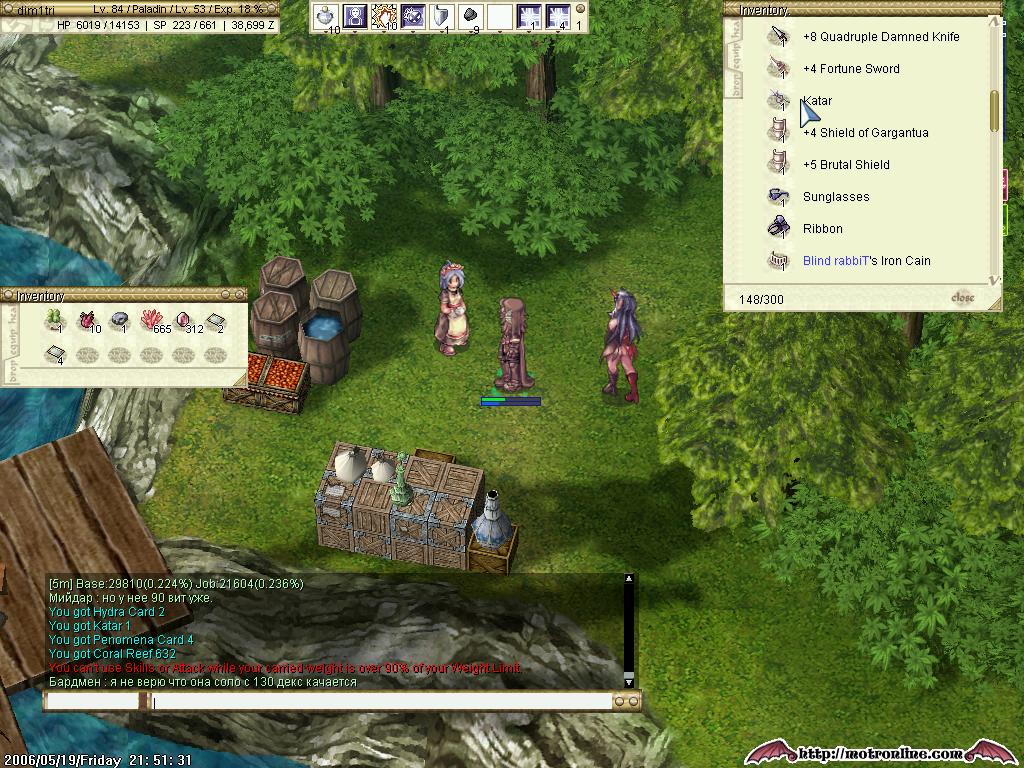Choose Blind rabbiT's Iron Cain
The height and width of the screenshot is (768, 1024).
click(x=866, y=261)
